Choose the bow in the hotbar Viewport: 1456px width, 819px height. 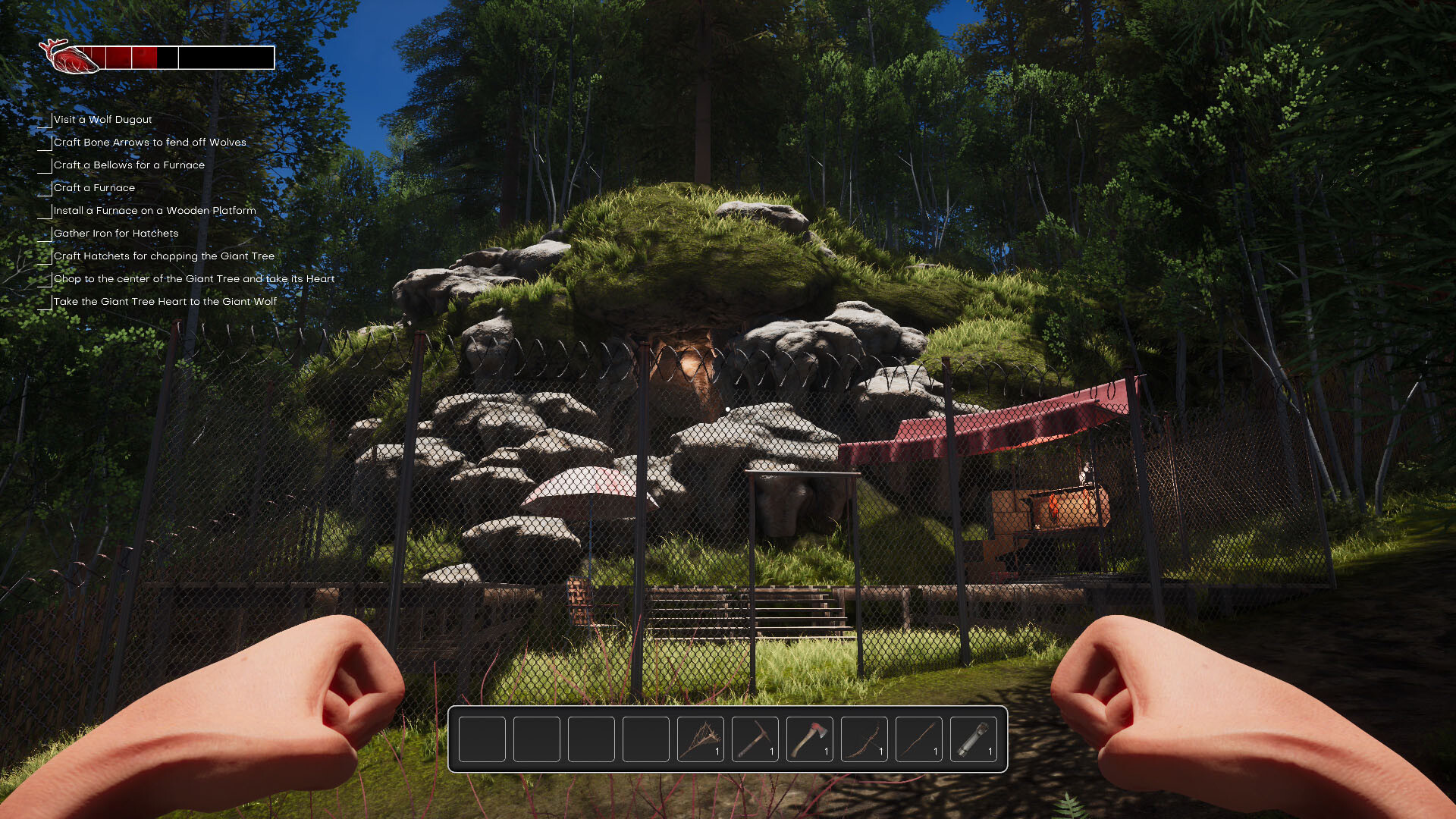864,739
